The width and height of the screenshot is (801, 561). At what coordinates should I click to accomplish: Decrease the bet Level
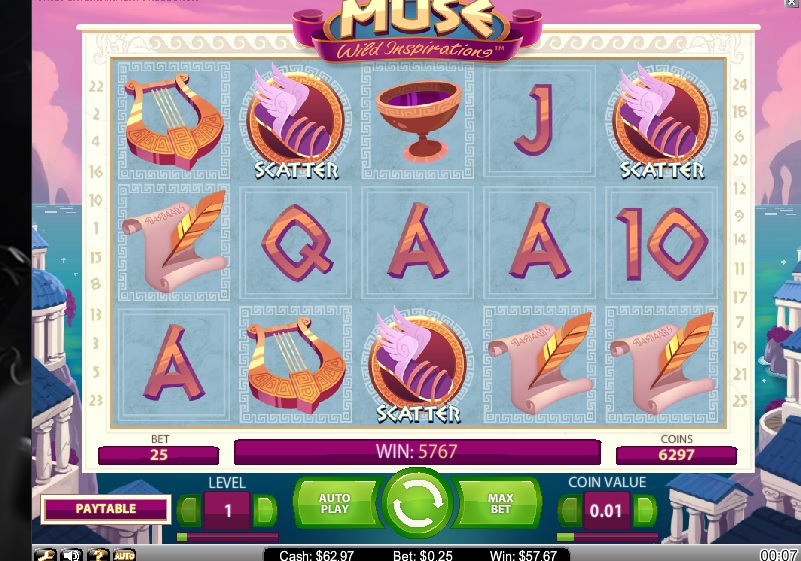[190, 511]
